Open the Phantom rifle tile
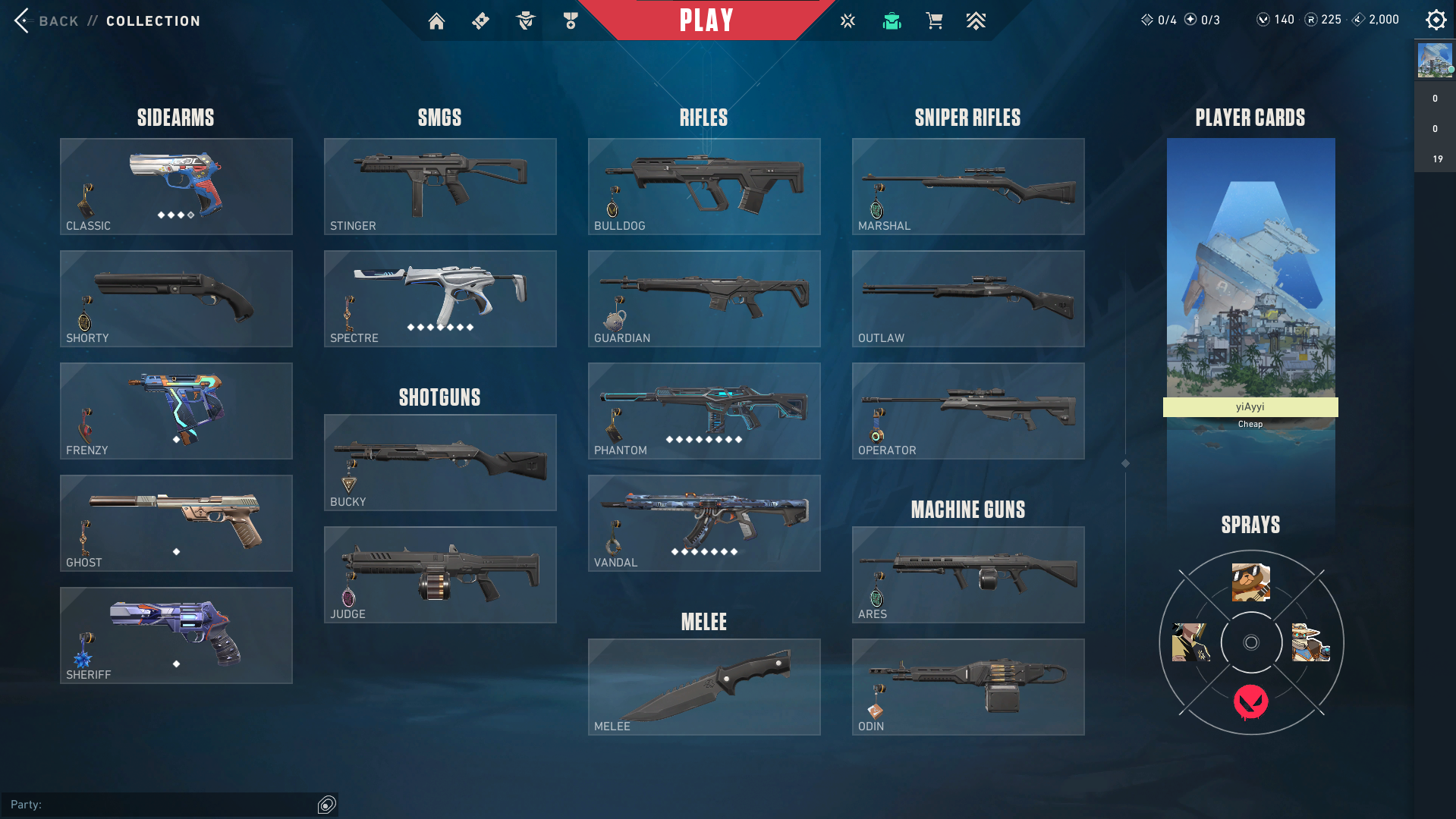The image size is (1456, 819). [704, 411]
